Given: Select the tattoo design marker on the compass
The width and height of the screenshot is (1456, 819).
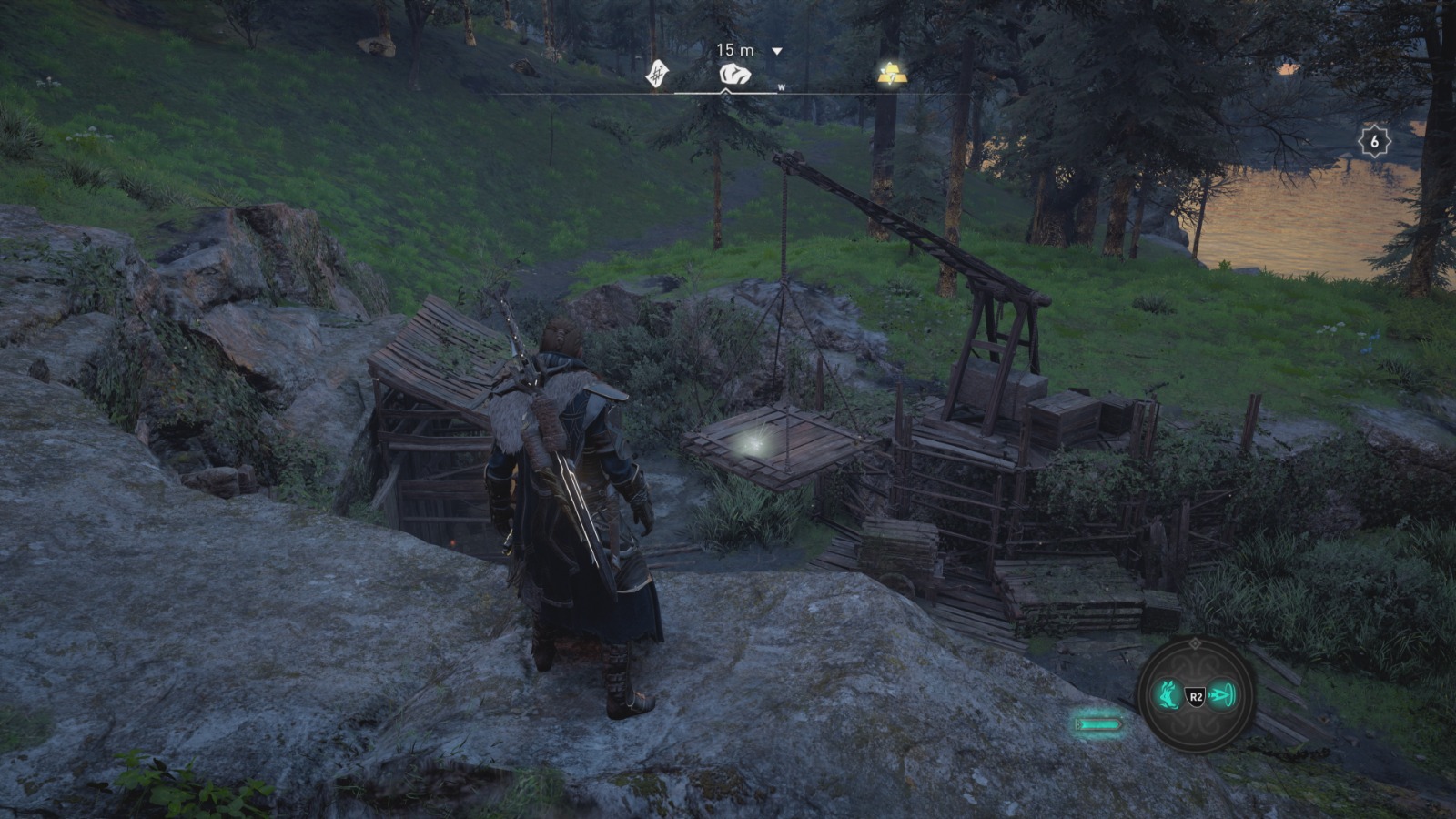Looking at the screenshot, I should [x=657, y=75].
